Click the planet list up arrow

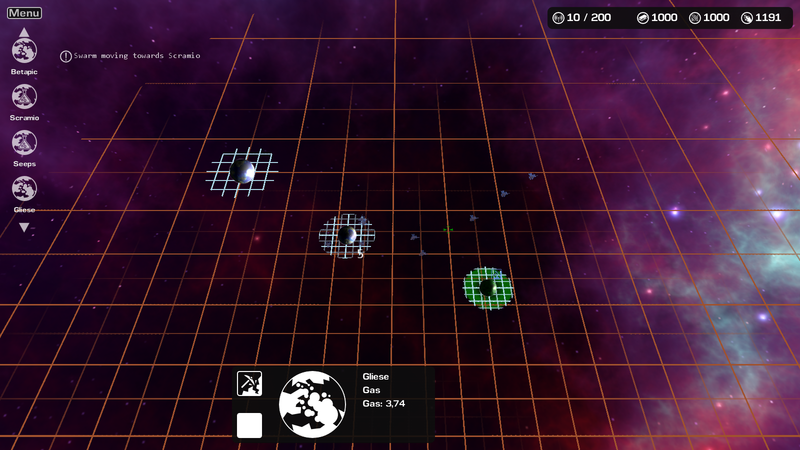(x=24, y=32)
